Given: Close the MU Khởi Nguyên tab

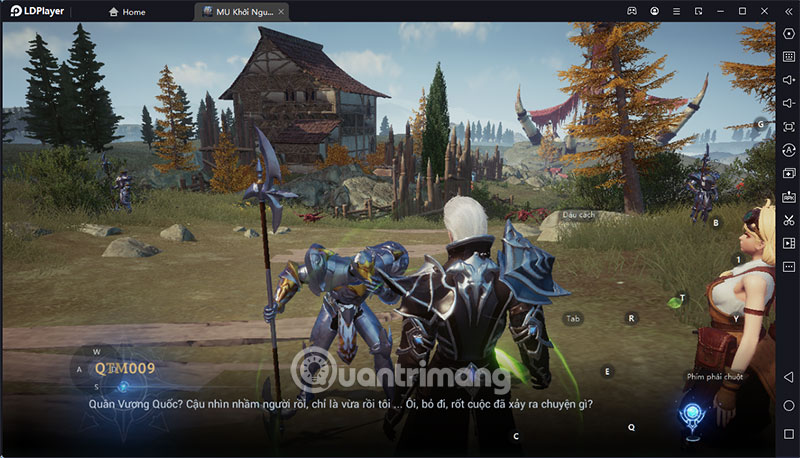Looking at the screenshot, I should [x=282, y=12].
